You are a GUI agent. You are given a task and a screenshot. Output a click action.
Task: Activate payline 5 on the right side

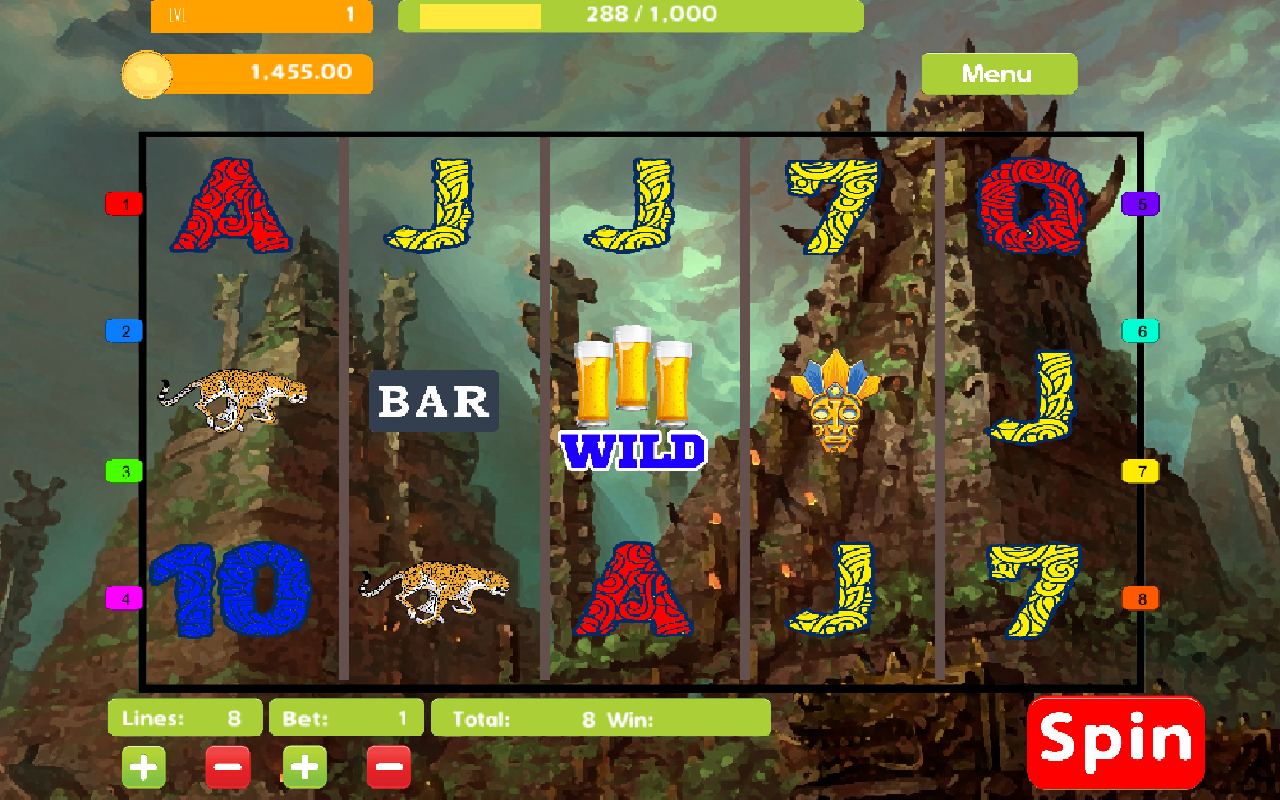(x=1141, y=206)
